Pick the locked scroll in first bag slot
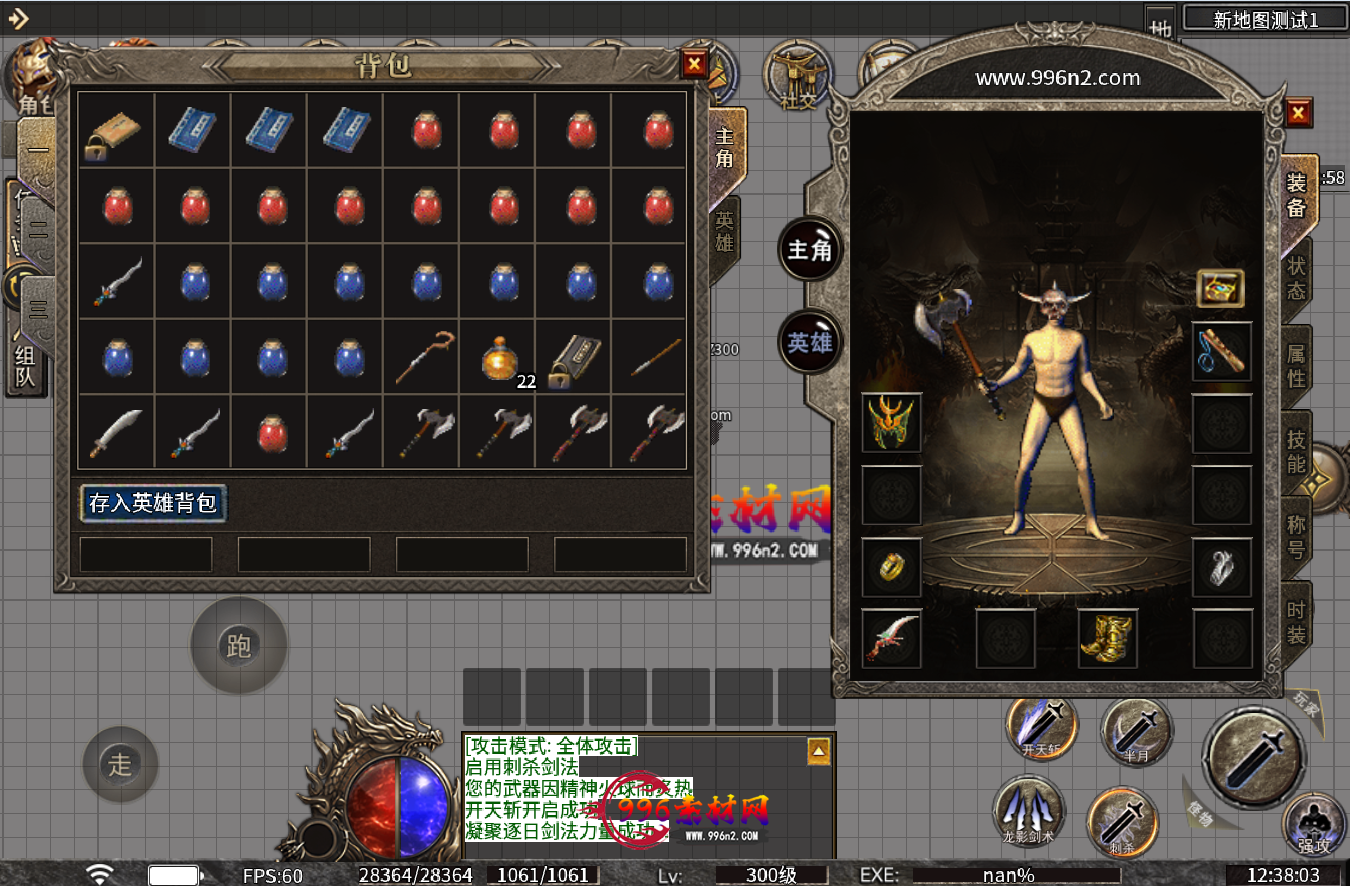 [x=116, y=130]
